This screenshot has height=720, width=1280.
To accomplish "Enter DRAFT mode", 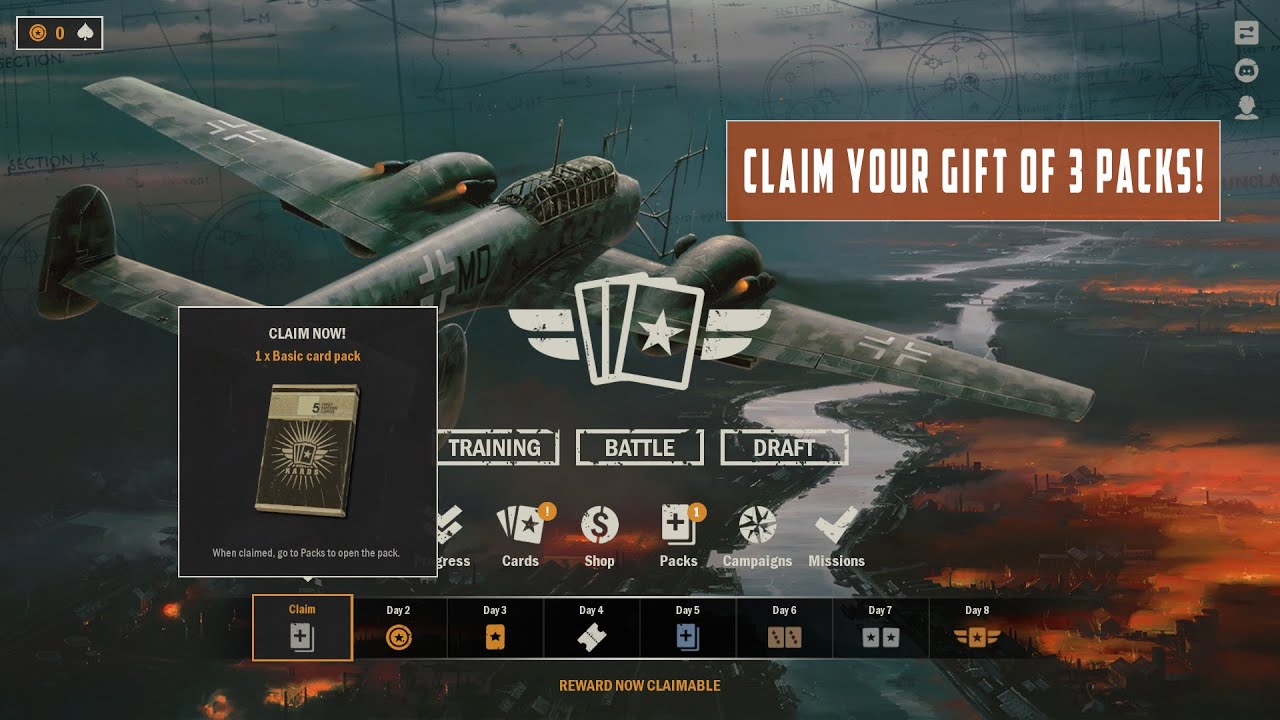I will point(785,449).
